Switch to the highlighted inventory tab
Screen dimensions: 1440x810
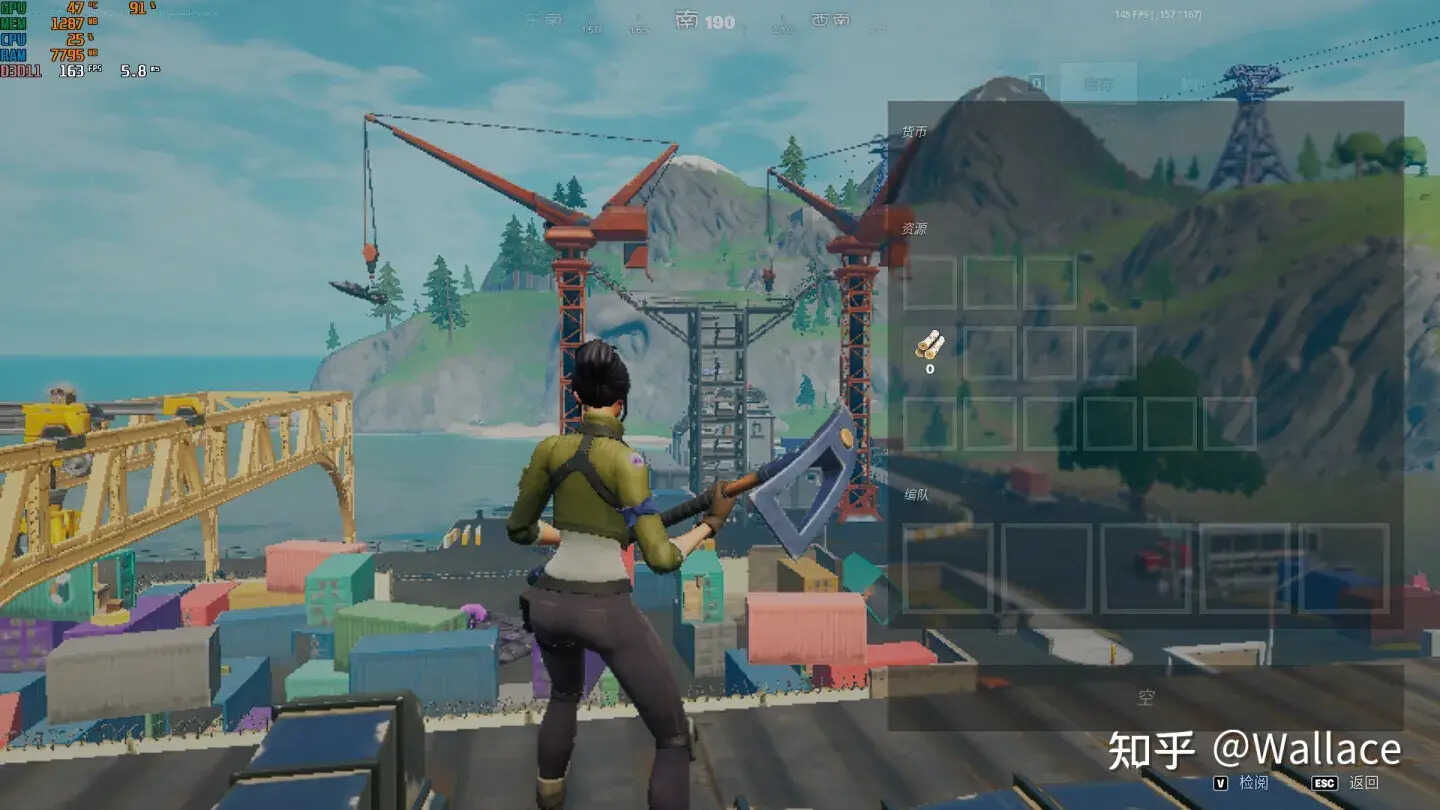click(x=1098, y=84)
